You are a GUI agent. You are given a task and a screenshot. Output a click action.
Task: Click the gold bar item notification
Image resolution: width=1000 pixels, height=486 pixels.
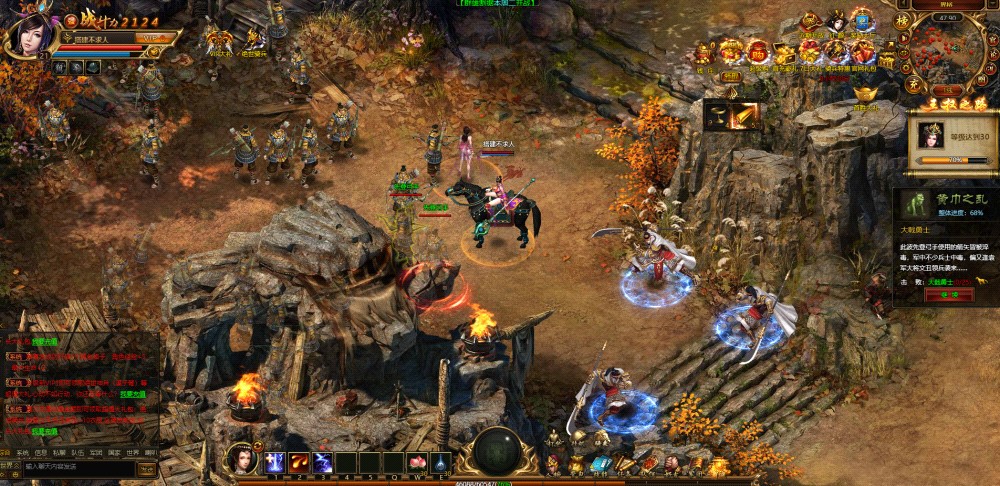[731, 116]
